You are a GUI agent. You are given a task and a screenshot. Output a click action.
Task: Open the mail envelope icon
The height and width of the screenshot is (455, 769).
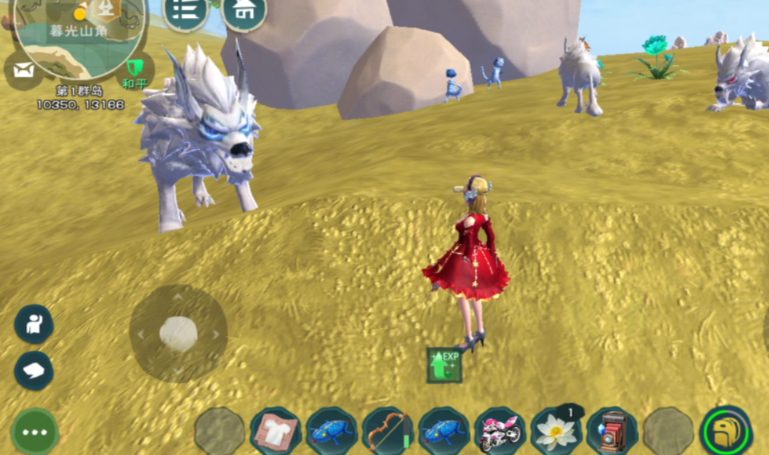pyautogui.click(x=22, y=71)
